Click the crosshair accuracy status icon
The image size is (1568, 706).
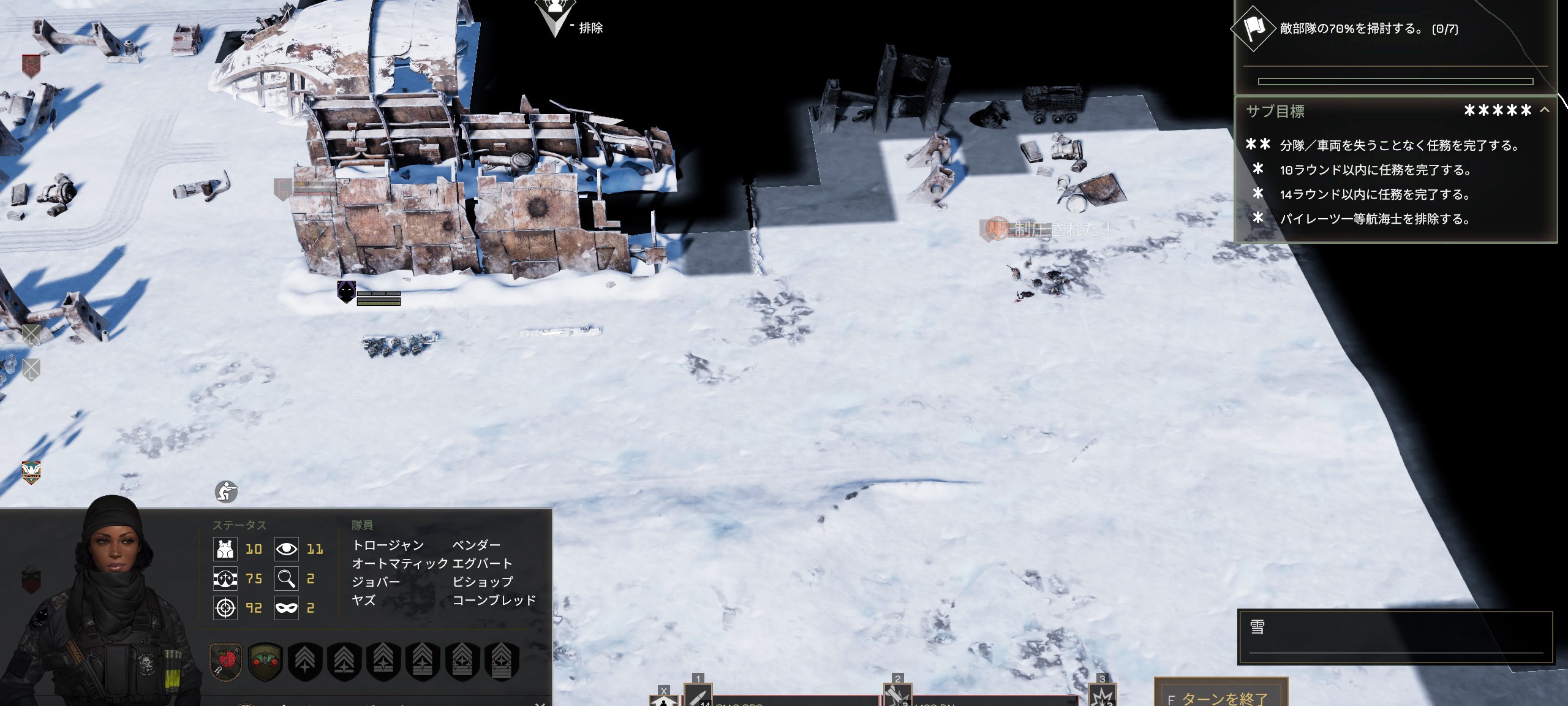click(x=225, y=607)
